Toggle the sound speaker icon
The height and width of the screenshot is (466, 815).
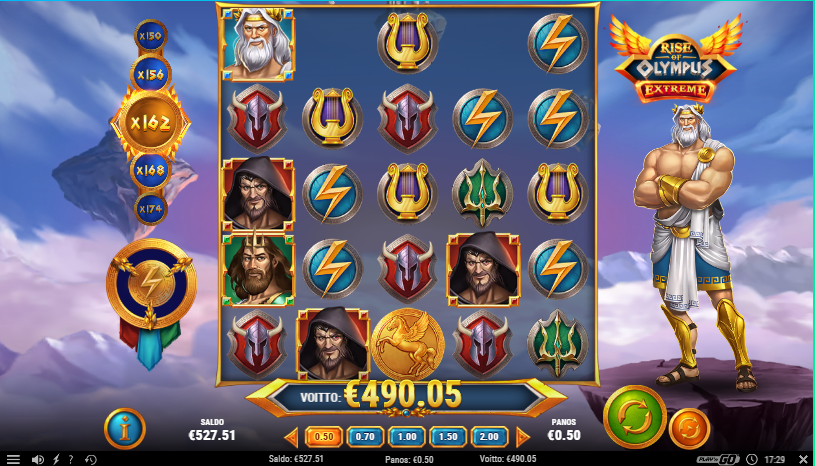click(x=37, y=459)
